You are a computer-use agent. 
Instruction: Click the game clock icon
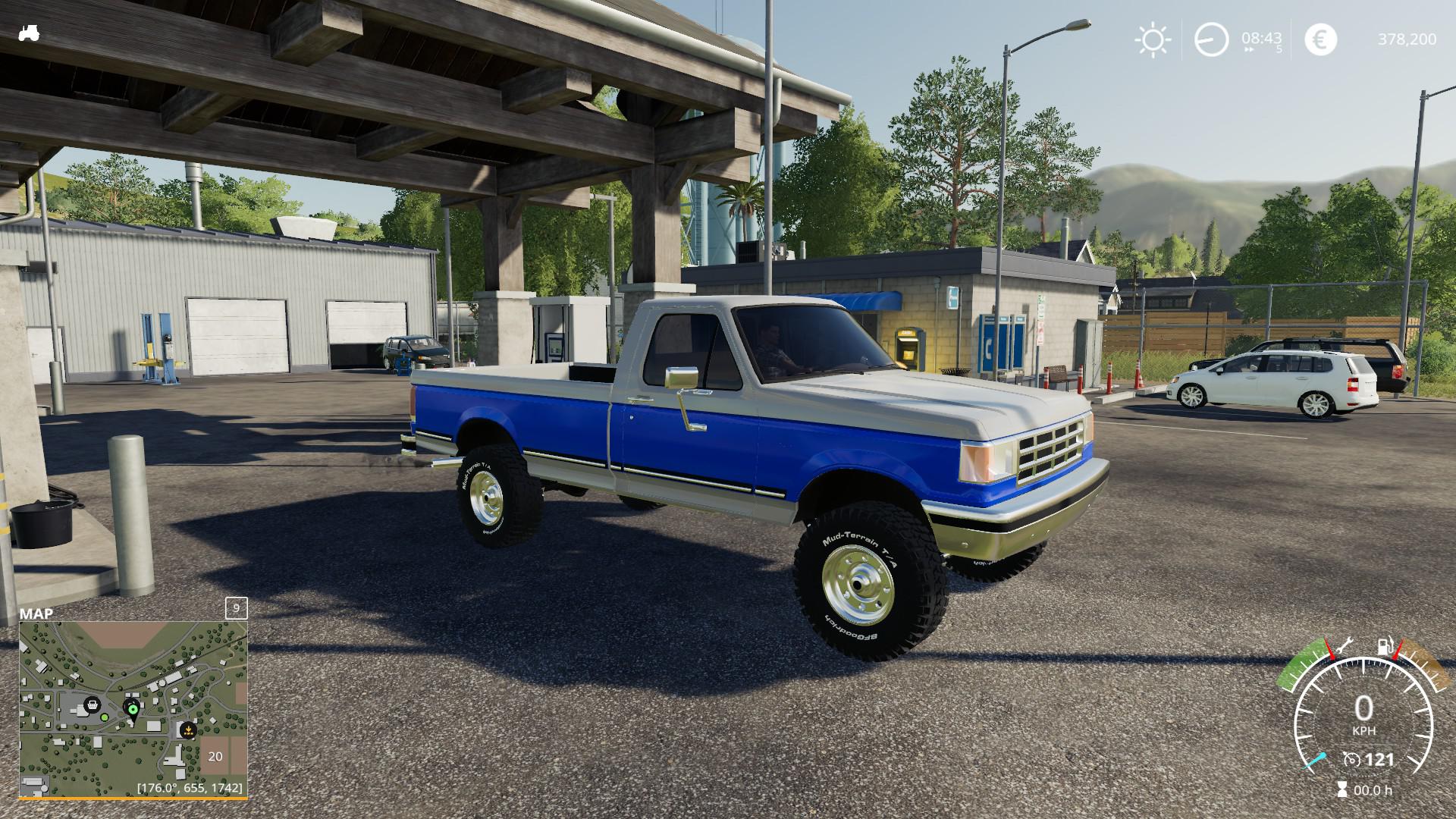click(1211, 39)
